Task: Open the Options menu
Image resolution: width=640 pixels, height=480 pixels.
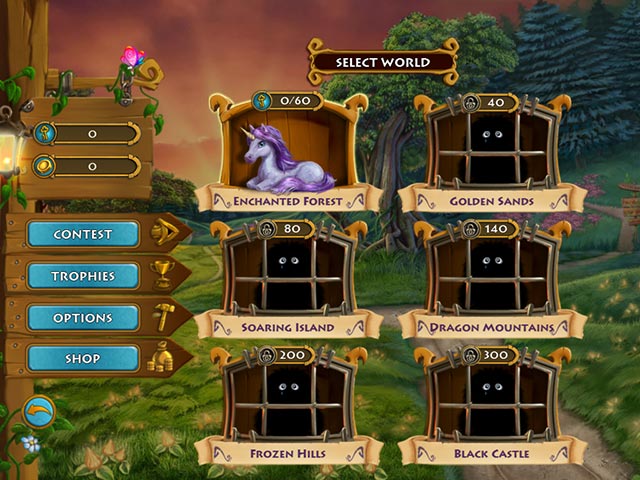Action: 83,318
